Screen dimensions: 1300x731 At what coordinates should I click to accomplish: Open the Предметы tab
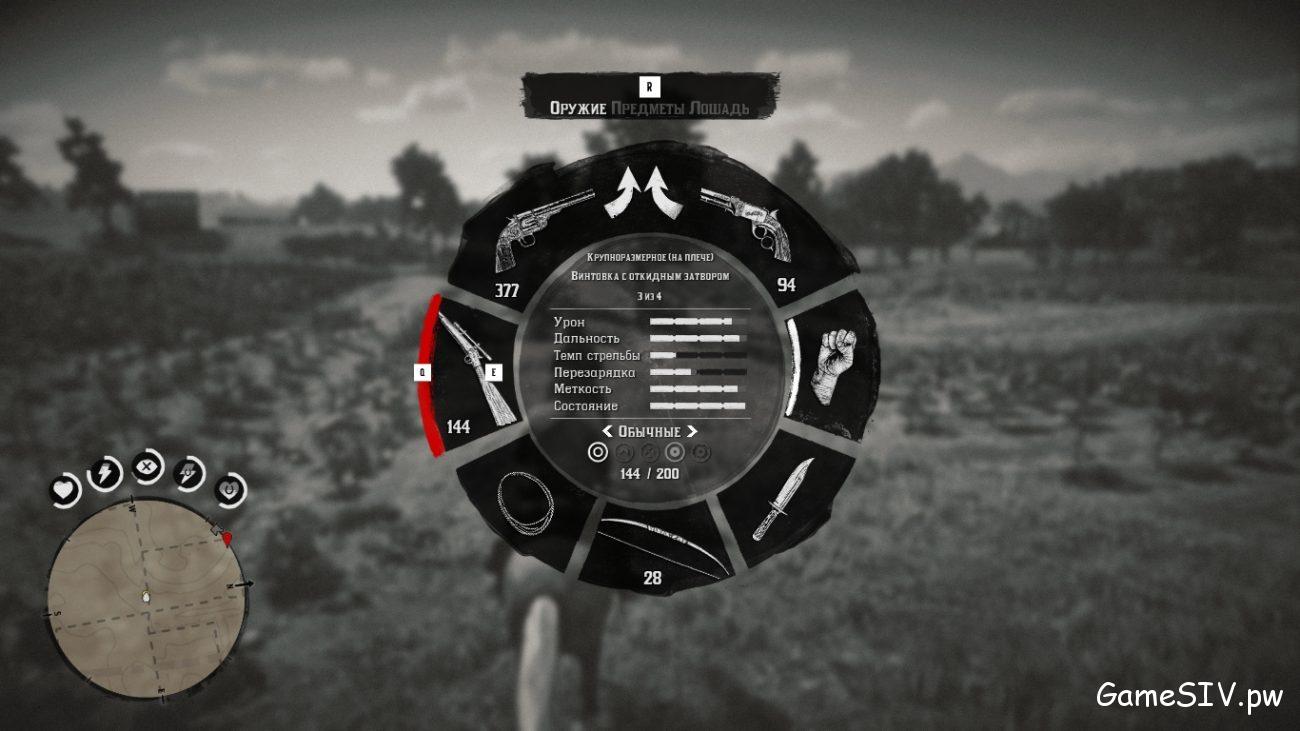click(x=650, y=108)
